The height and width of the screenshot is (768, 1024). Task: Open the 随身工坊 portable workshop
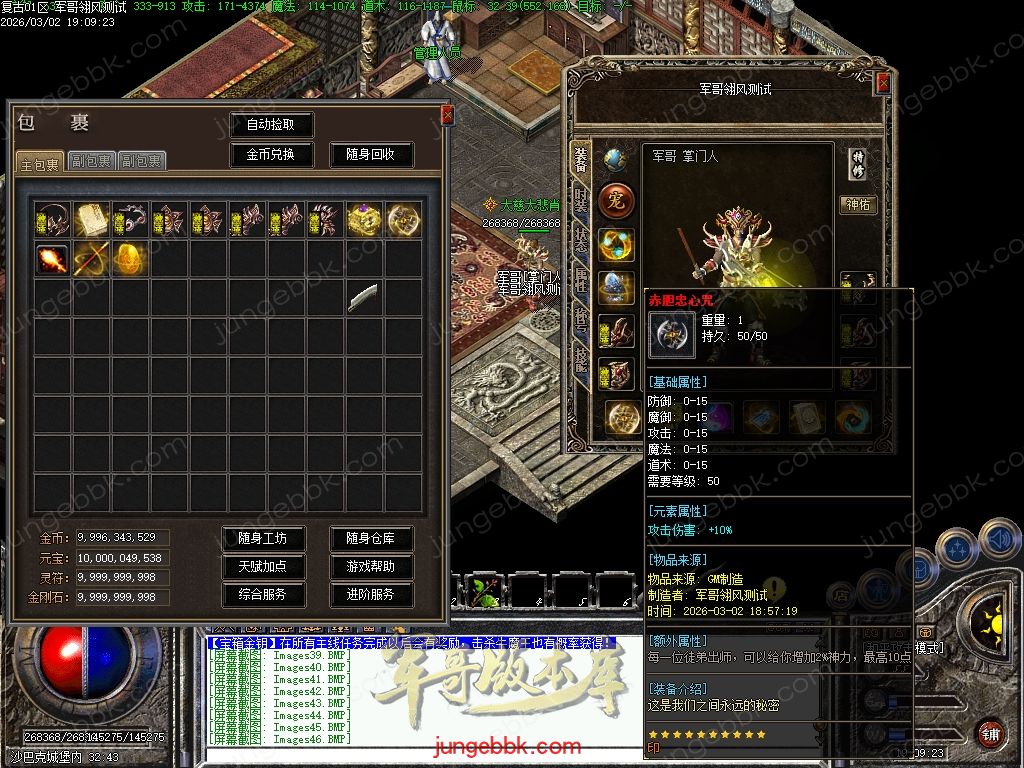[x=263, y=538]
